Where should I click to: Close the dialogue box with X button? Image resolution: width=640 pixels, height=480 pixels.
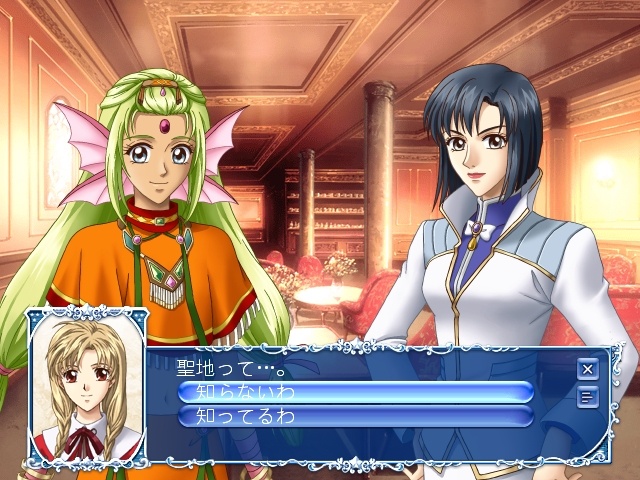pos(587,369)
